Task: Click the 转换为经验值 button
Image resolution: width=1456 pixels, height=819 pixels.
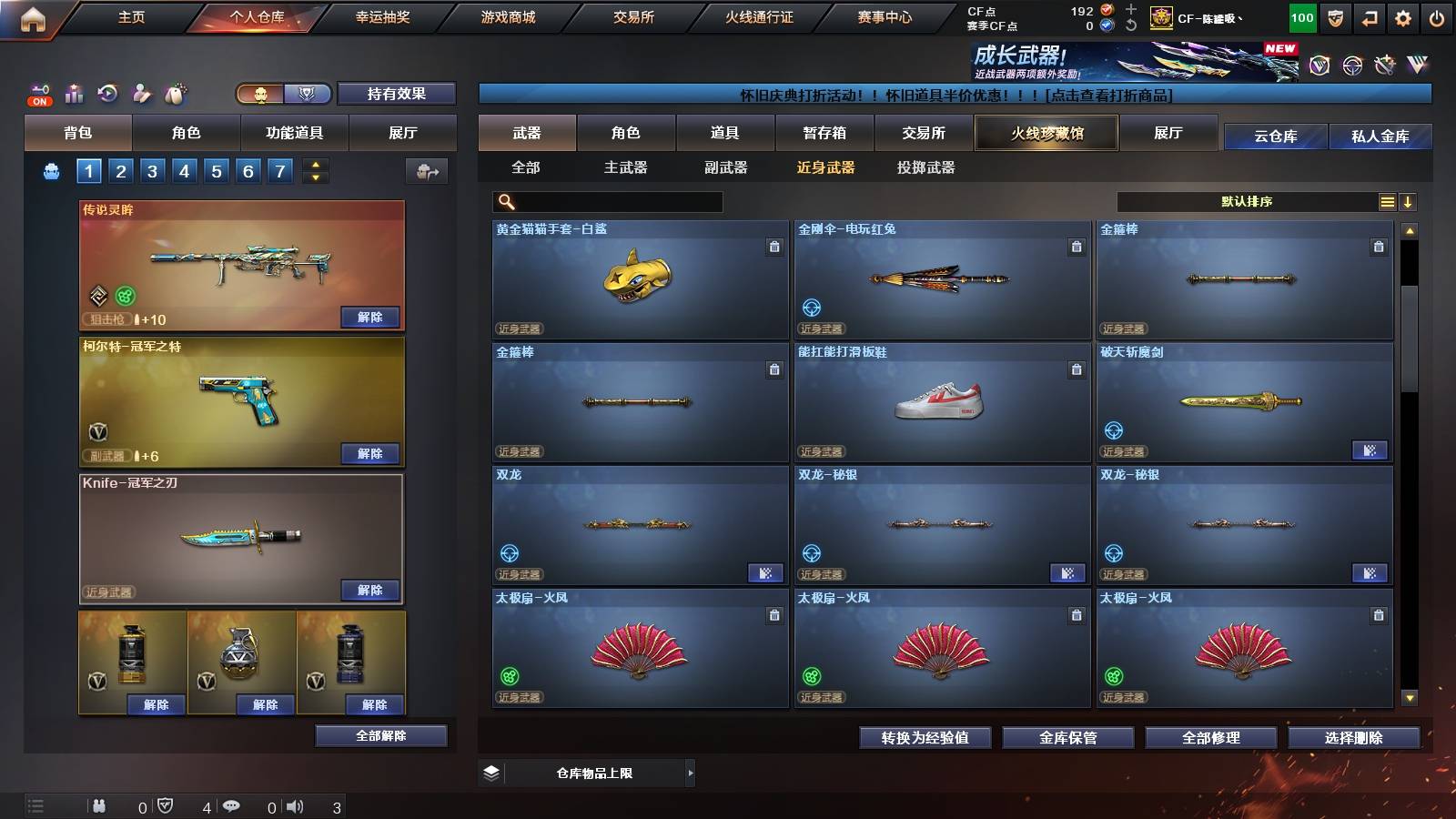Action: (925, 738)
